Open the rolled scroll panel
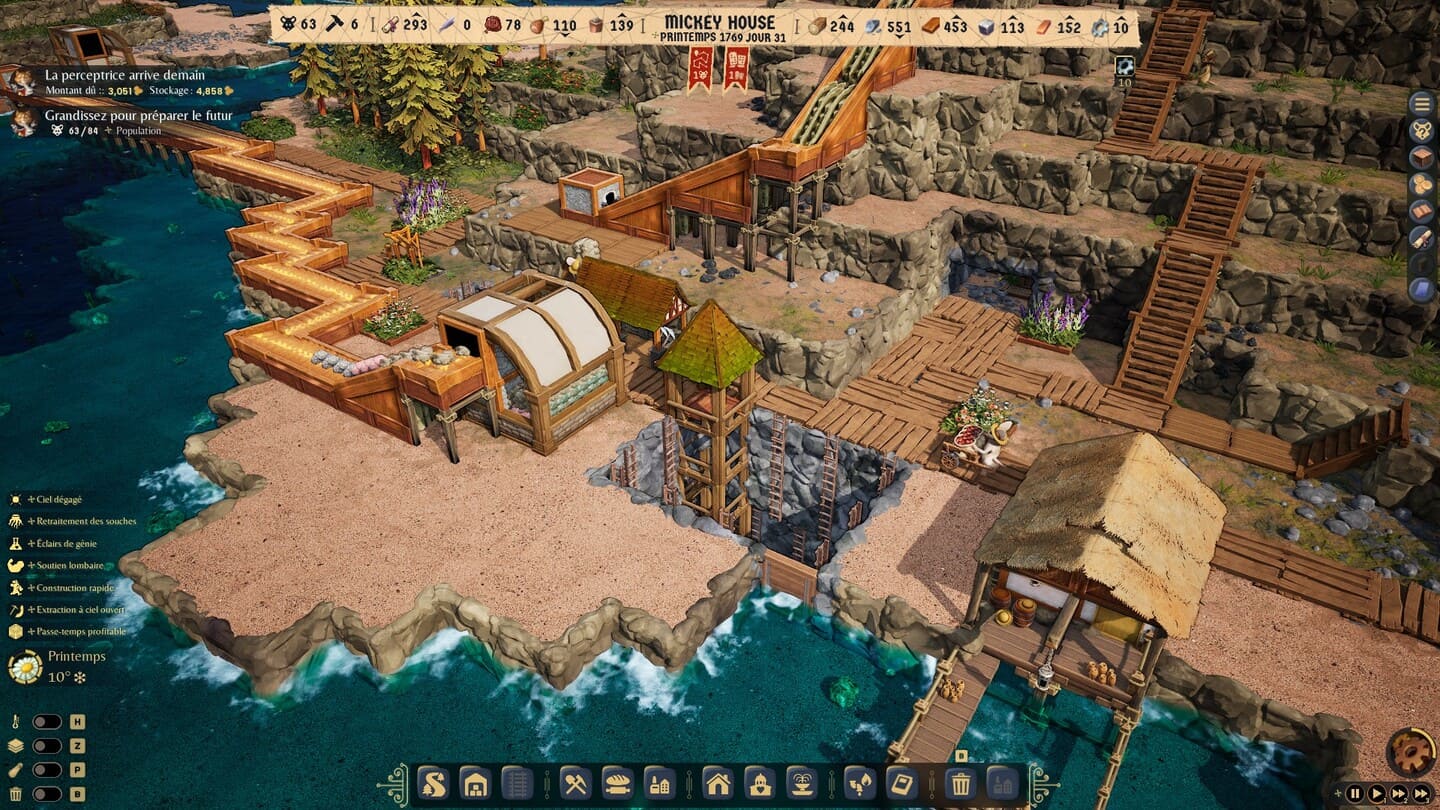Screen dimensions: 1440x810 point(1421,238)
